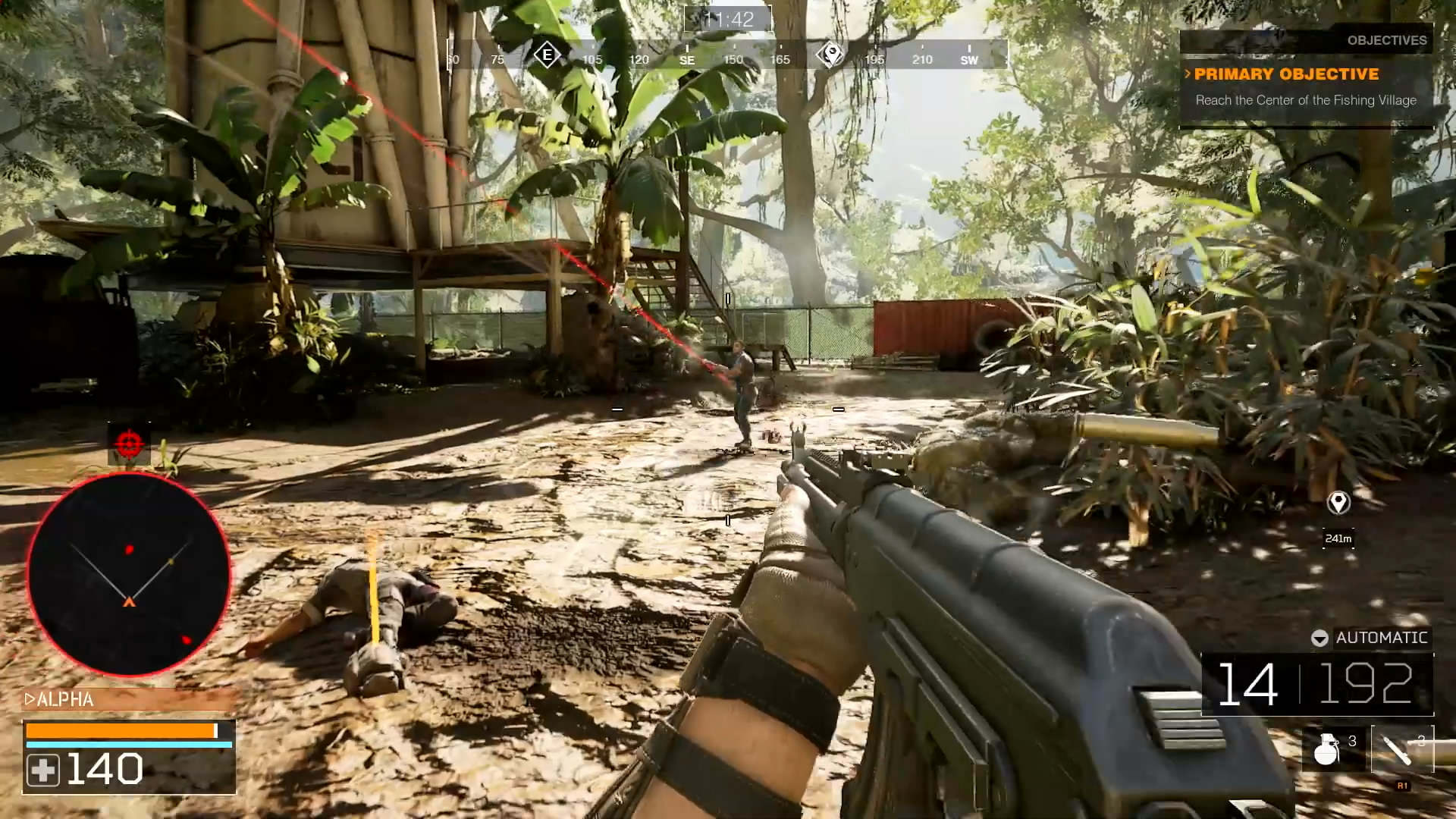Click the red crosshair alert icon

coord(129,441)
